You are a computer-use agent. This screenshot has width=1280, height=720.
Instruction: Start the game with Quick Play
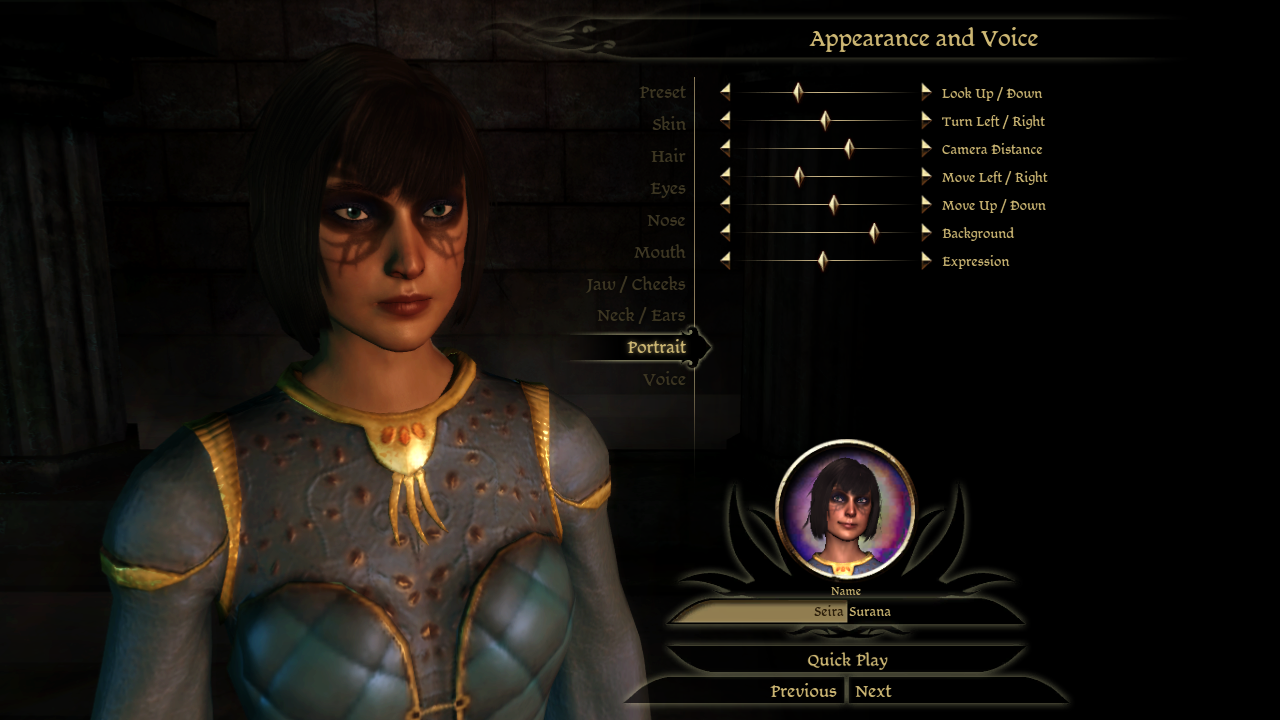point(847,660)
